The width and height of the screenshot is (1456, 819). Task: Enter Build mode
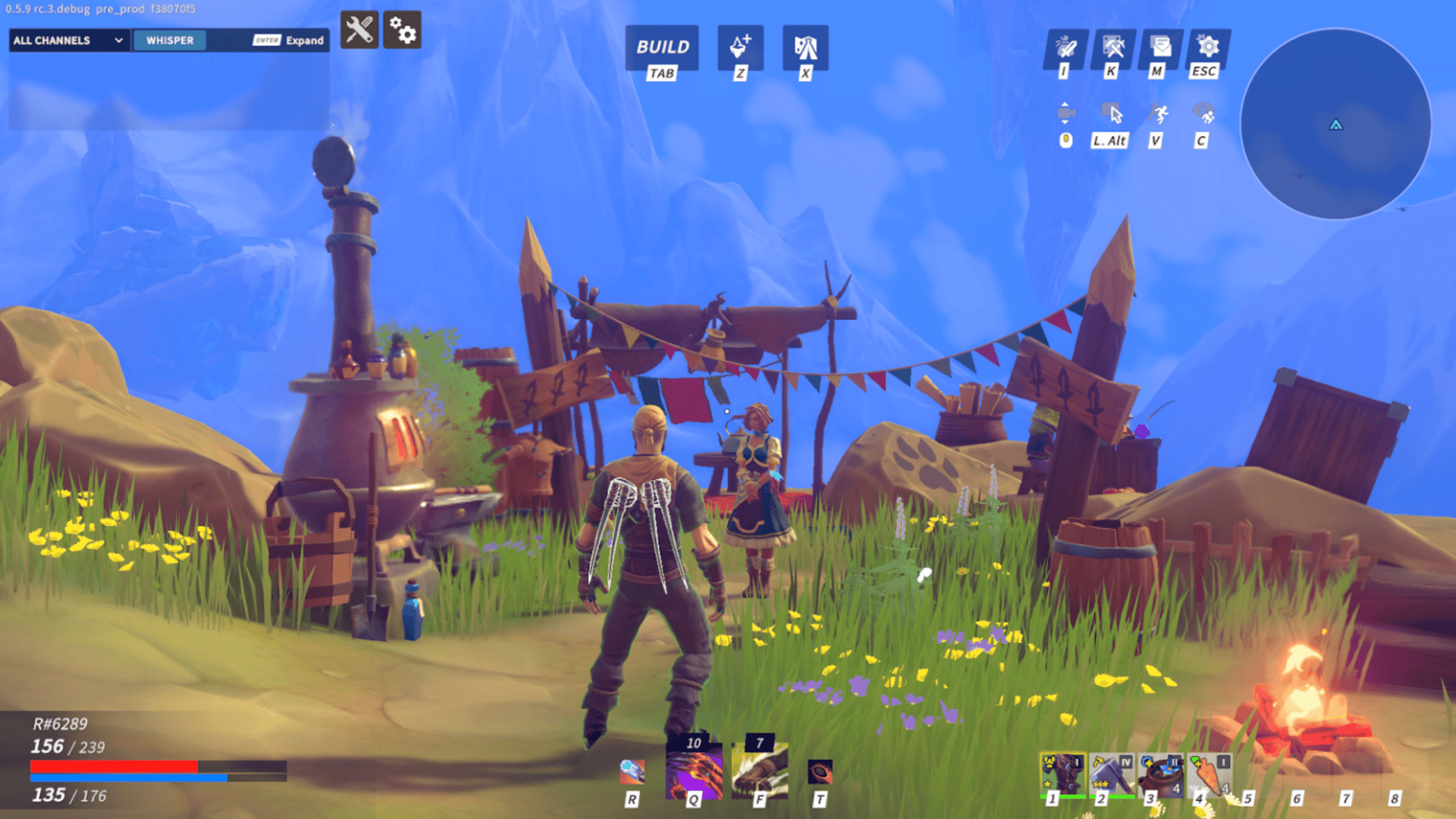pos(662,47)
